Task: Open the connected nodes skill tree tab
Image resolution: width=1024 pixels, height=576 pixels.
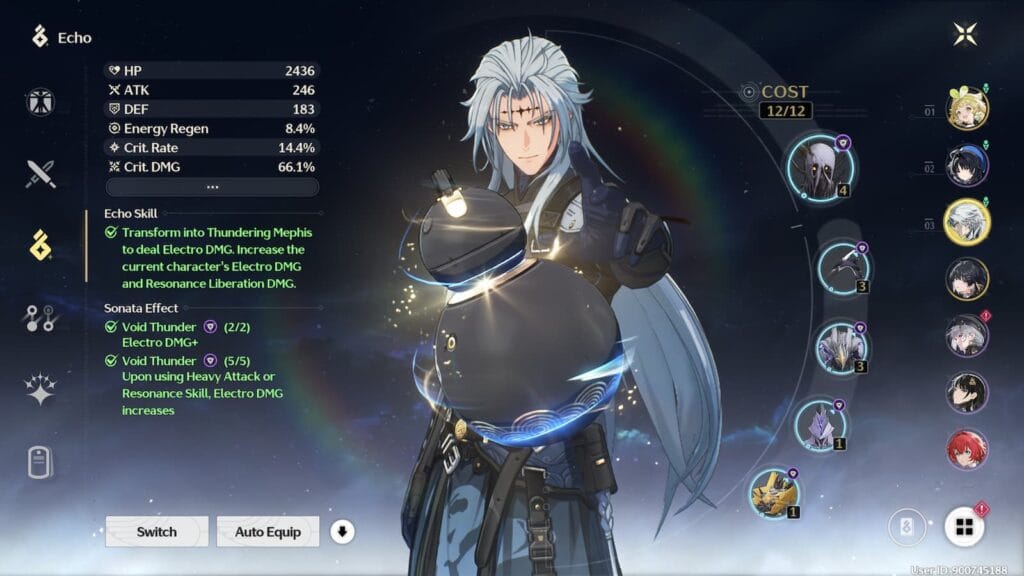Action: point(41,318)
